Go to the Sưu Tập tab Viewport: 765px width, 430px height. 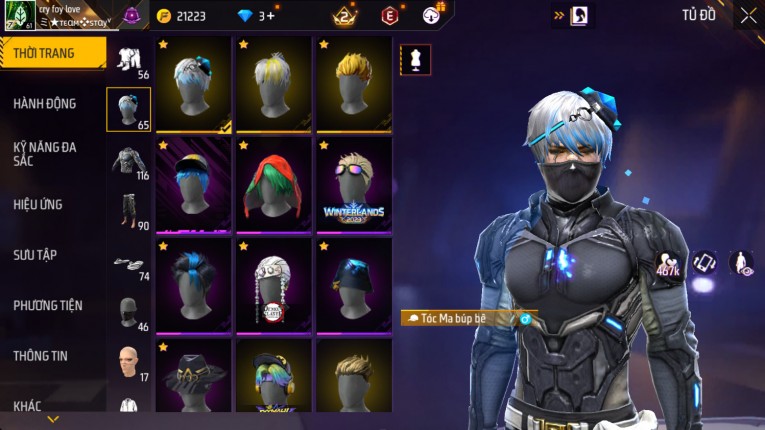(x=36, y=255)
